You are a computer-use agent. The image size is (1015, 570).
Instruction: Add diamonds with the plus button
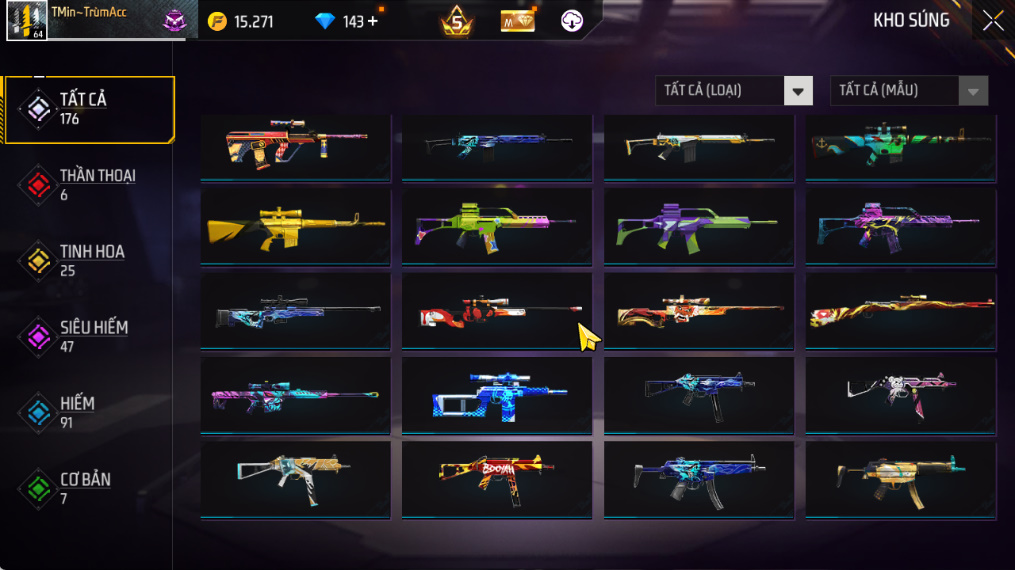373,21
